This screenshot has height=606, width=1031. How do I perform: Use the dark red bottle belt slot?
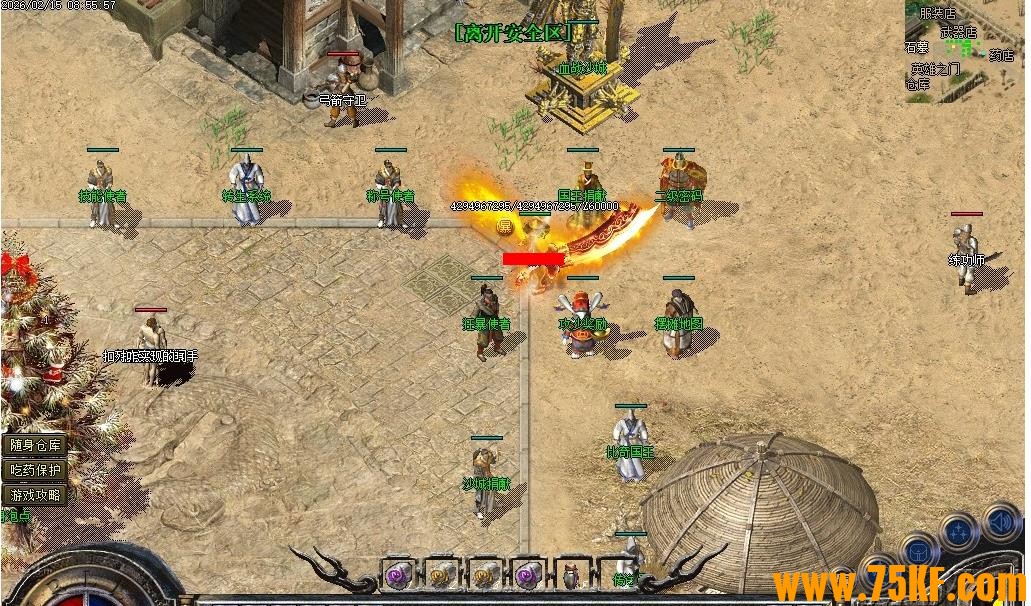click(x=572, y=575)
